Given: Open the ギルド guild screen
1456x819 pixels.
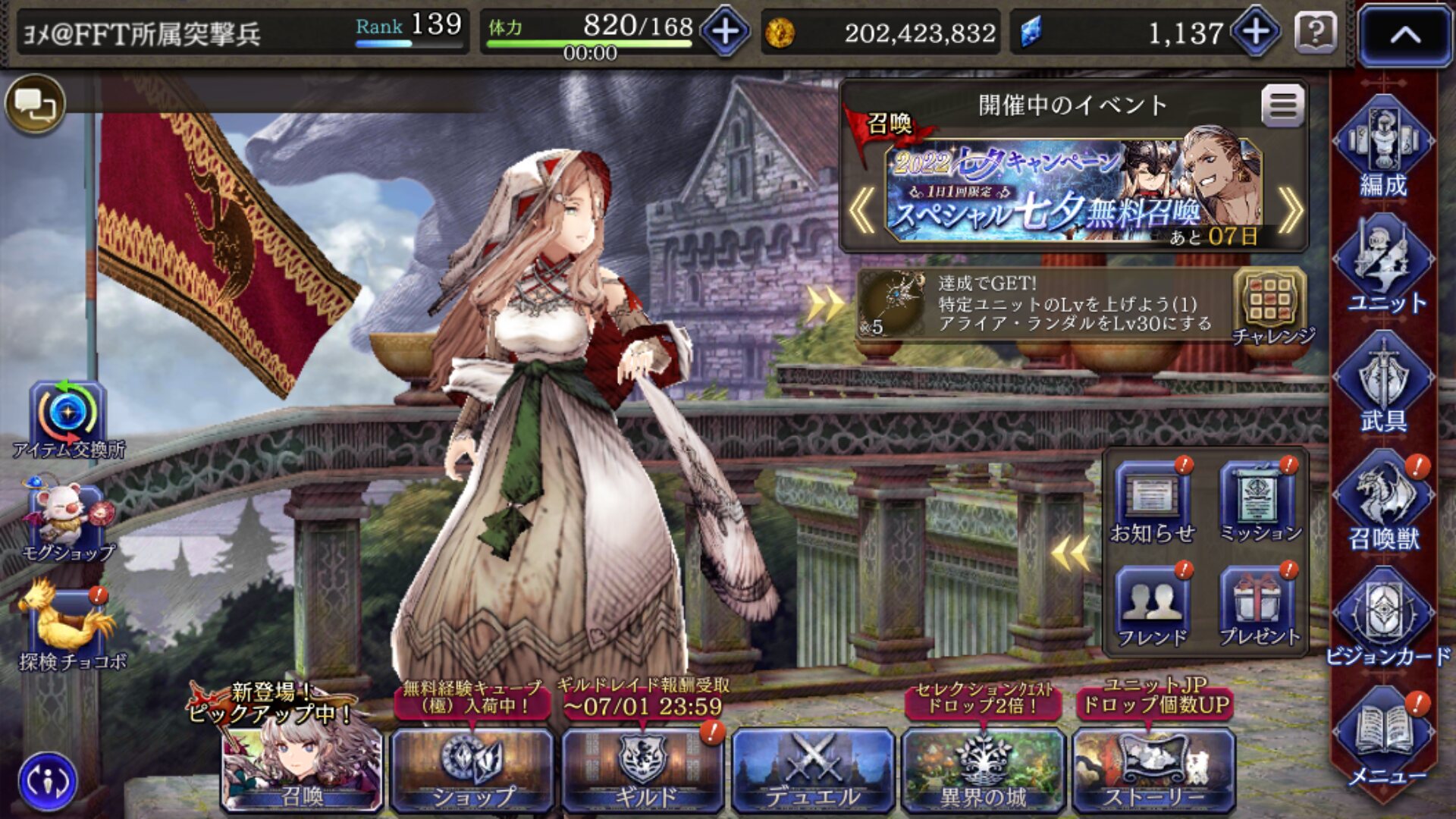Looking at the screenshot, I should [643, 769].
